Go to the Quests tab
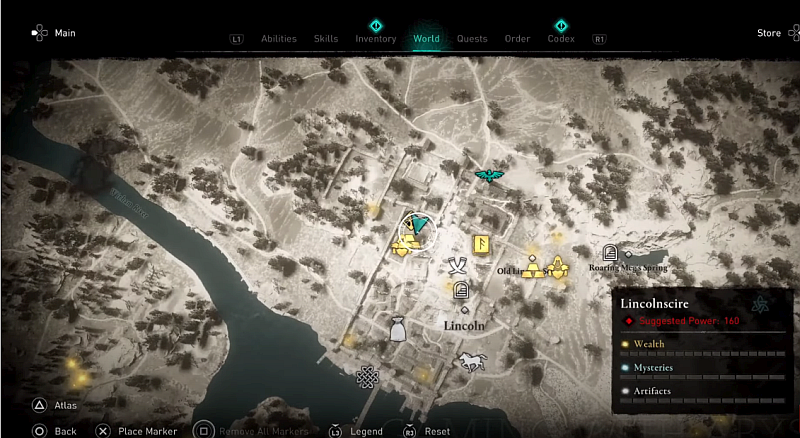This screenshot has height=438, width=800. tap(472, 39)
